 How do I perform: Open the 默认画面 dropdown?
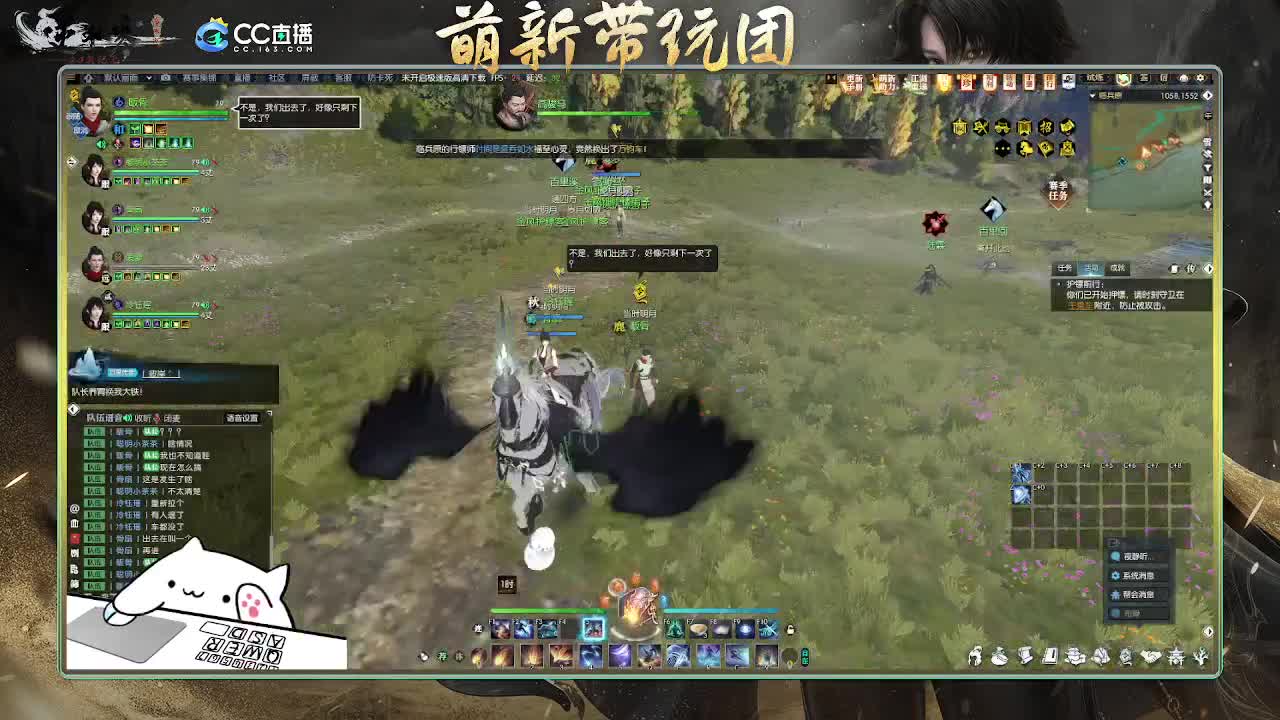point(120,77)
